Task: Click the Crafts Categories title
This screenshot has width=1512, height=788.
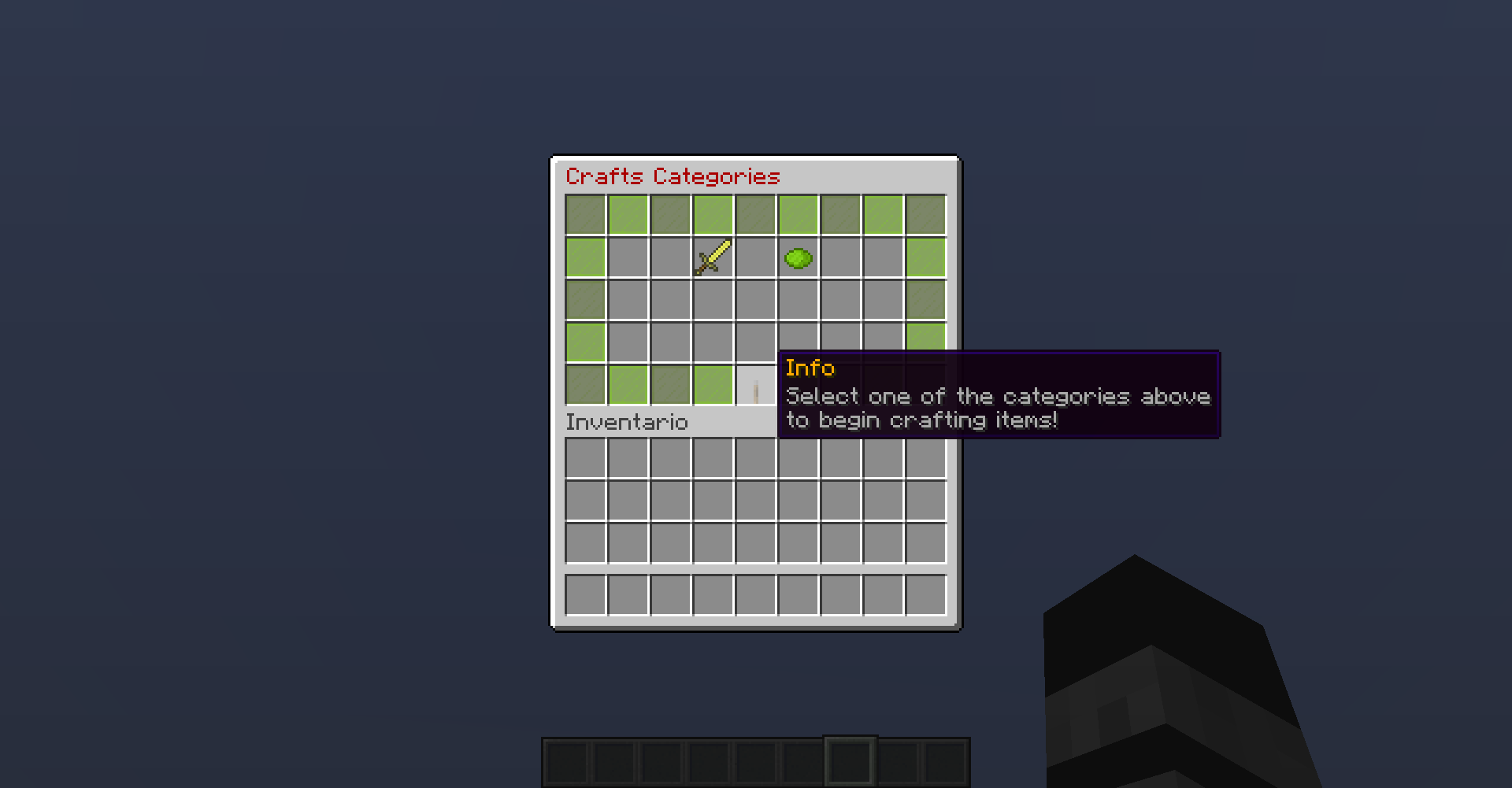Action: (673, 176)
